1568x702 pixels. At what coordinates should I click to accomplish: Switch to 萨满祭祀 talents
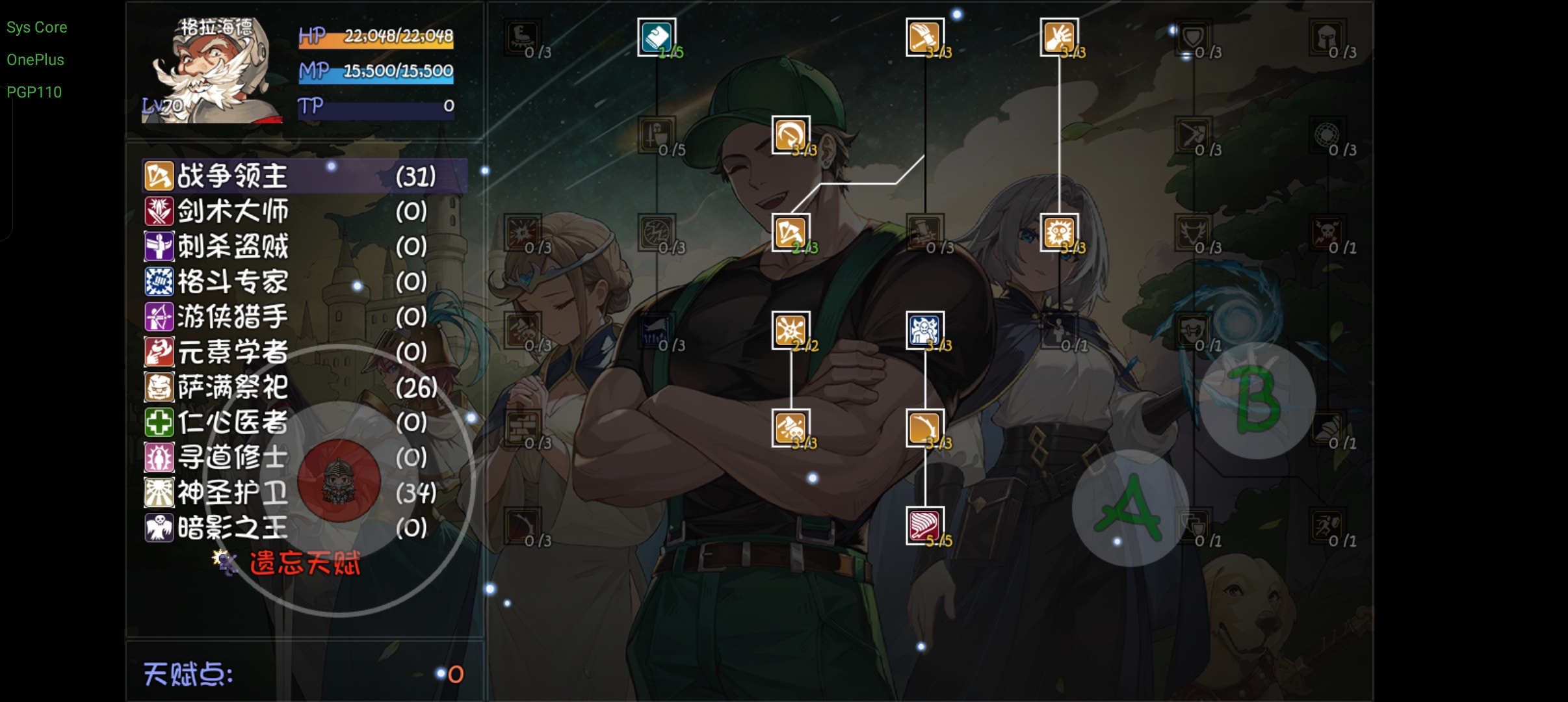point(232,387)
